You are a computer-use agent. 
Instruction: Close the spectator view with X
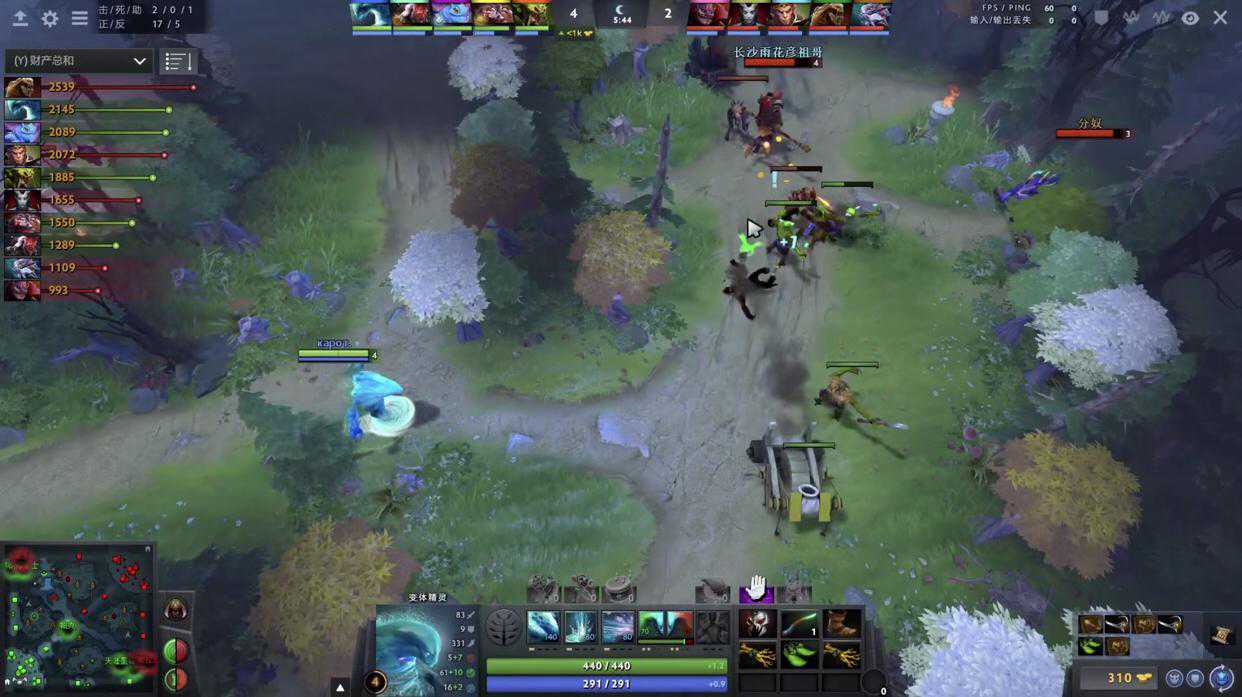click(1220, 18)
